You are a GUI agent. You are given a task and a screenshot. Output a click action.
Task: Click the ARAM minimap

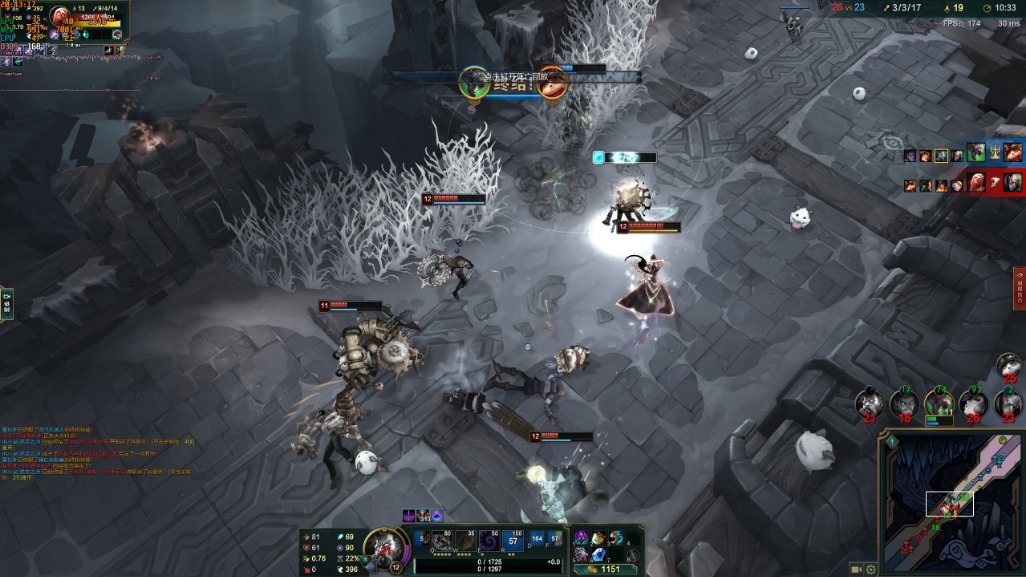950,500
